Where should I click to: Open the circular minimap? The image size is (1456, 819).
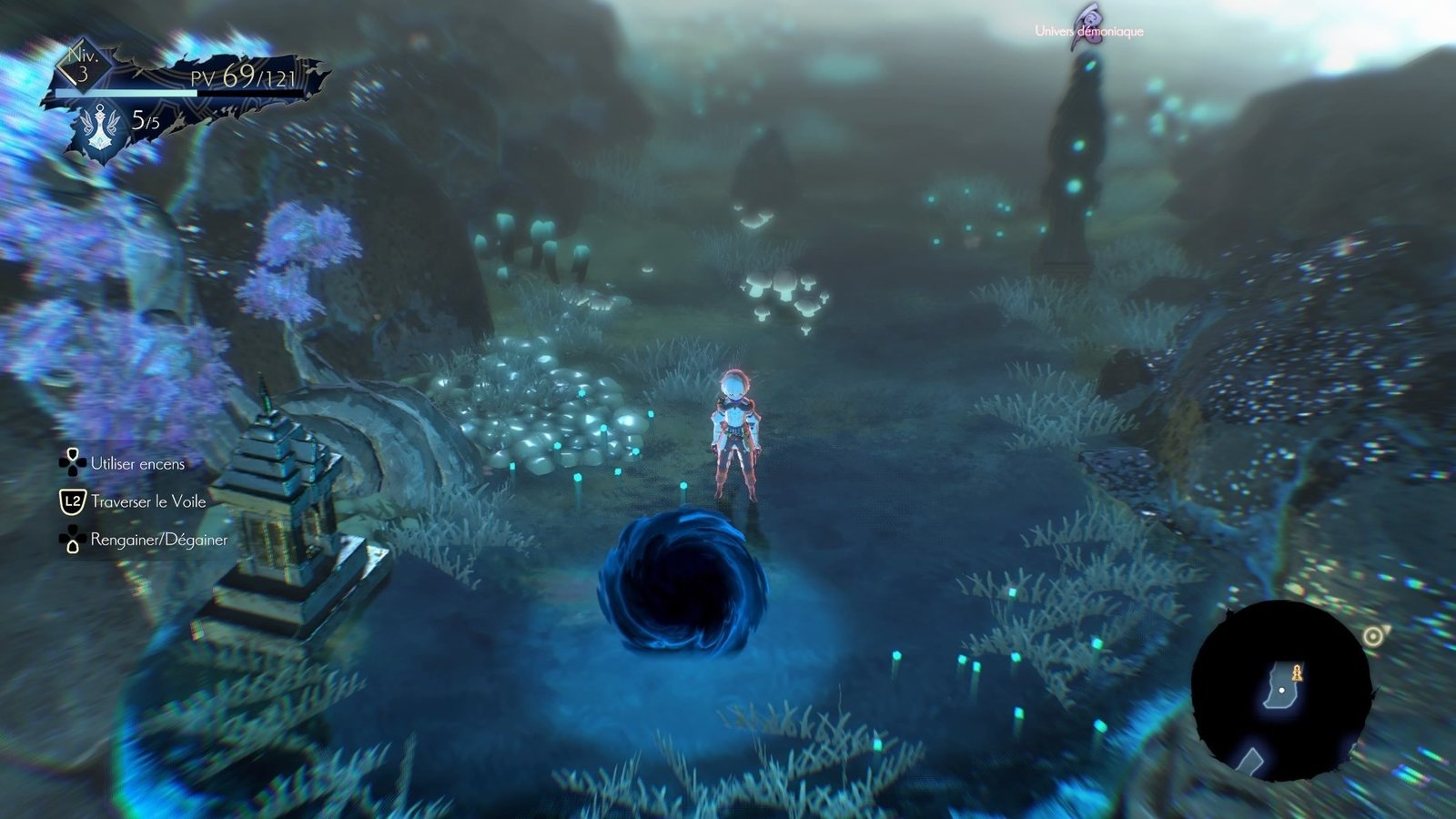pyautogui.click(x=1281, y=692)
